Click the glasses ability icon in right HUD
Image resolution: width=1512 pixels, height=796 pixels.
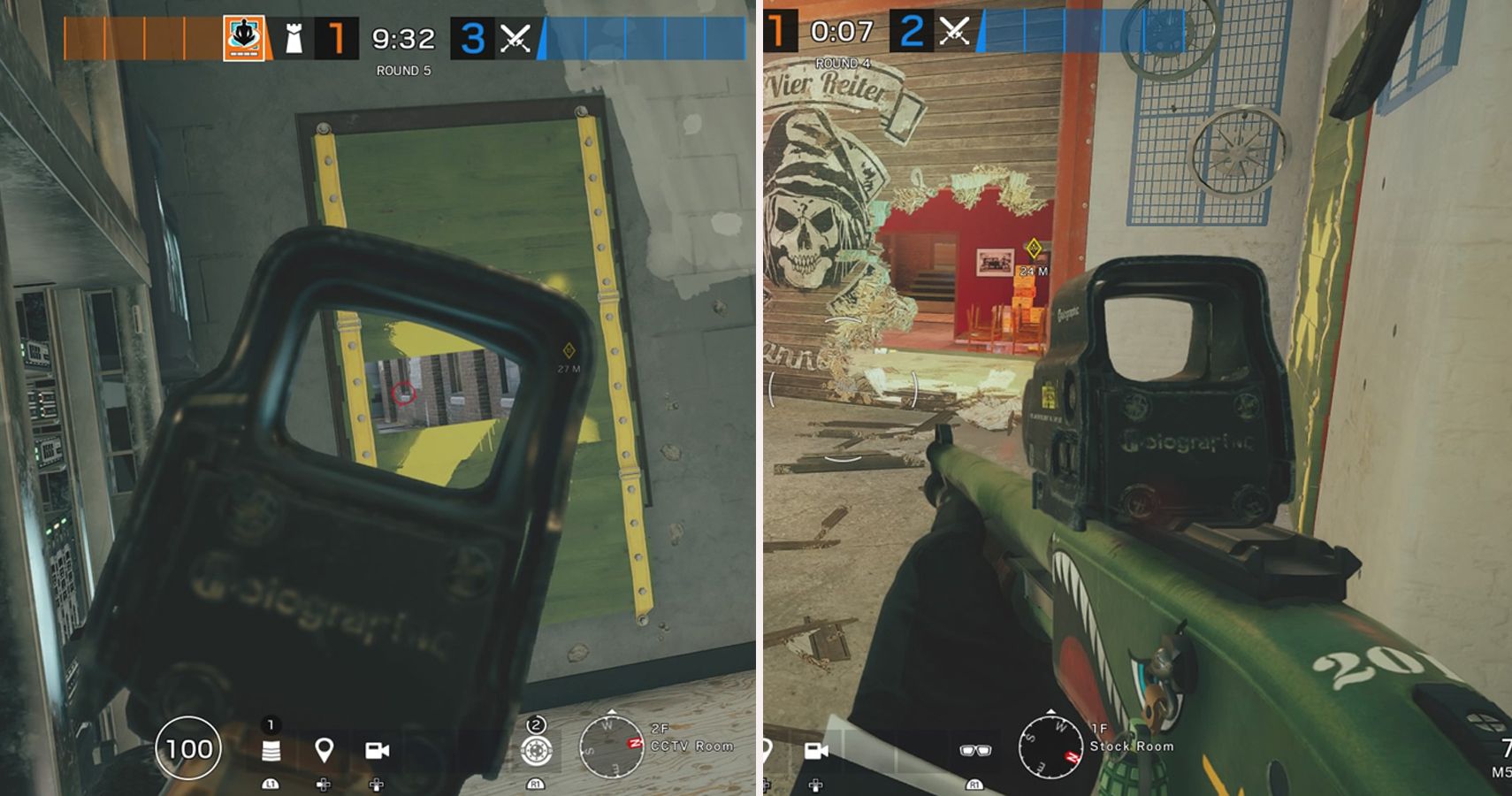[975, 751]
